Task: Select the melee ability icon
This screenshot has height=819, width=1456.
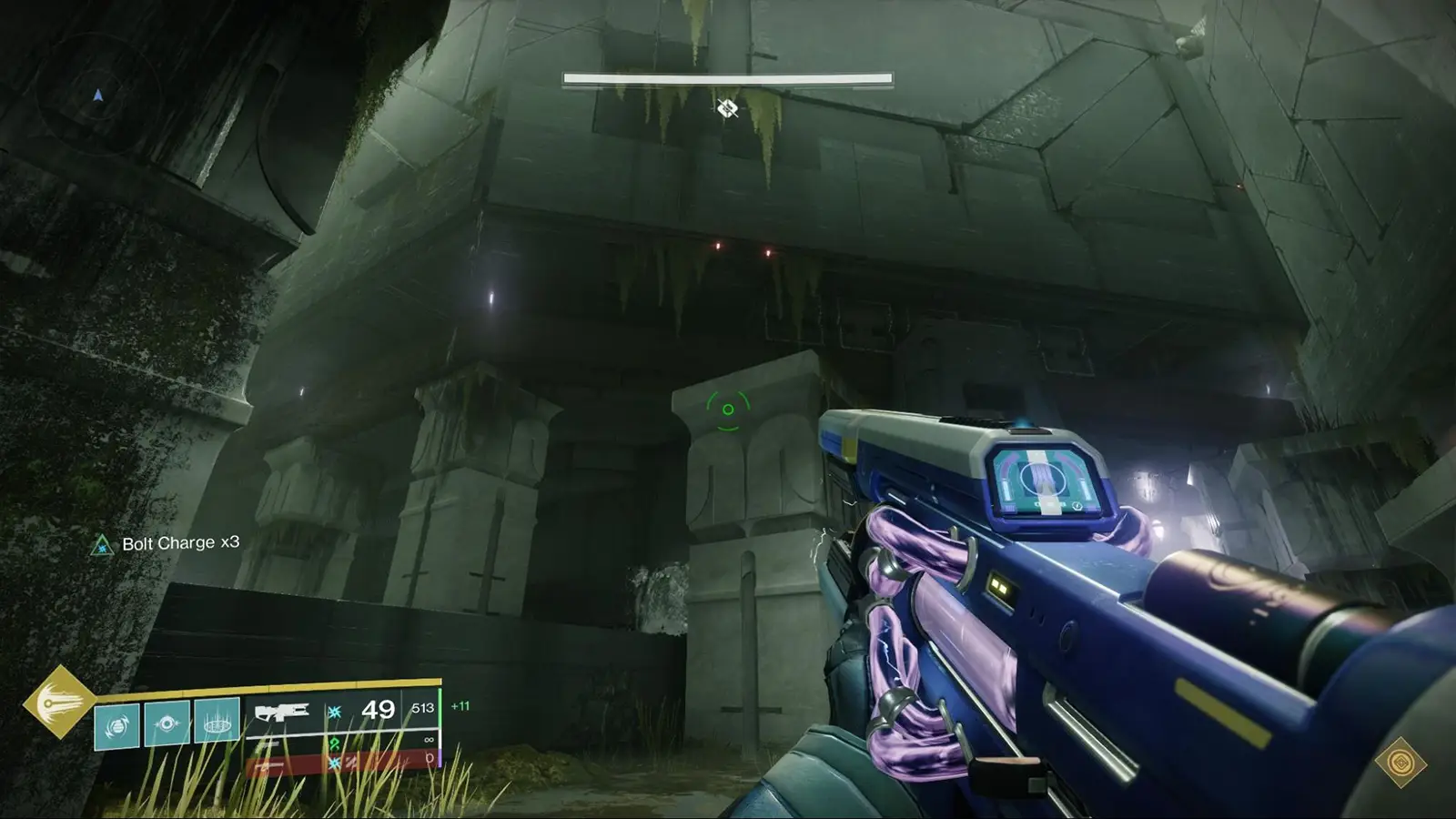Action: [167, 722]
